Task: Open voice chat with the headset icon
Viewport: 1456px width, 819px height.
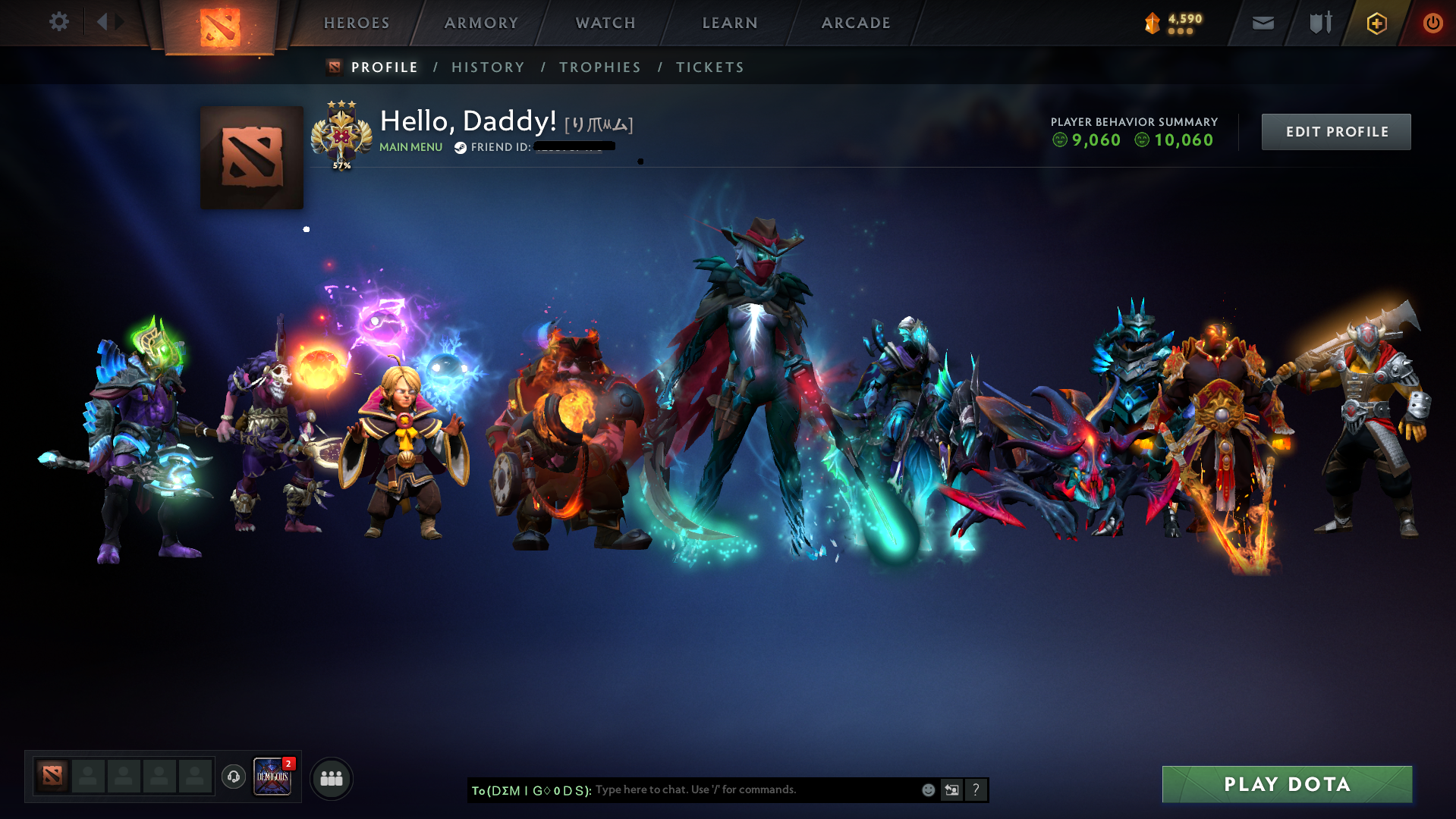Action: pyautogui.click(x=233, y=777)
